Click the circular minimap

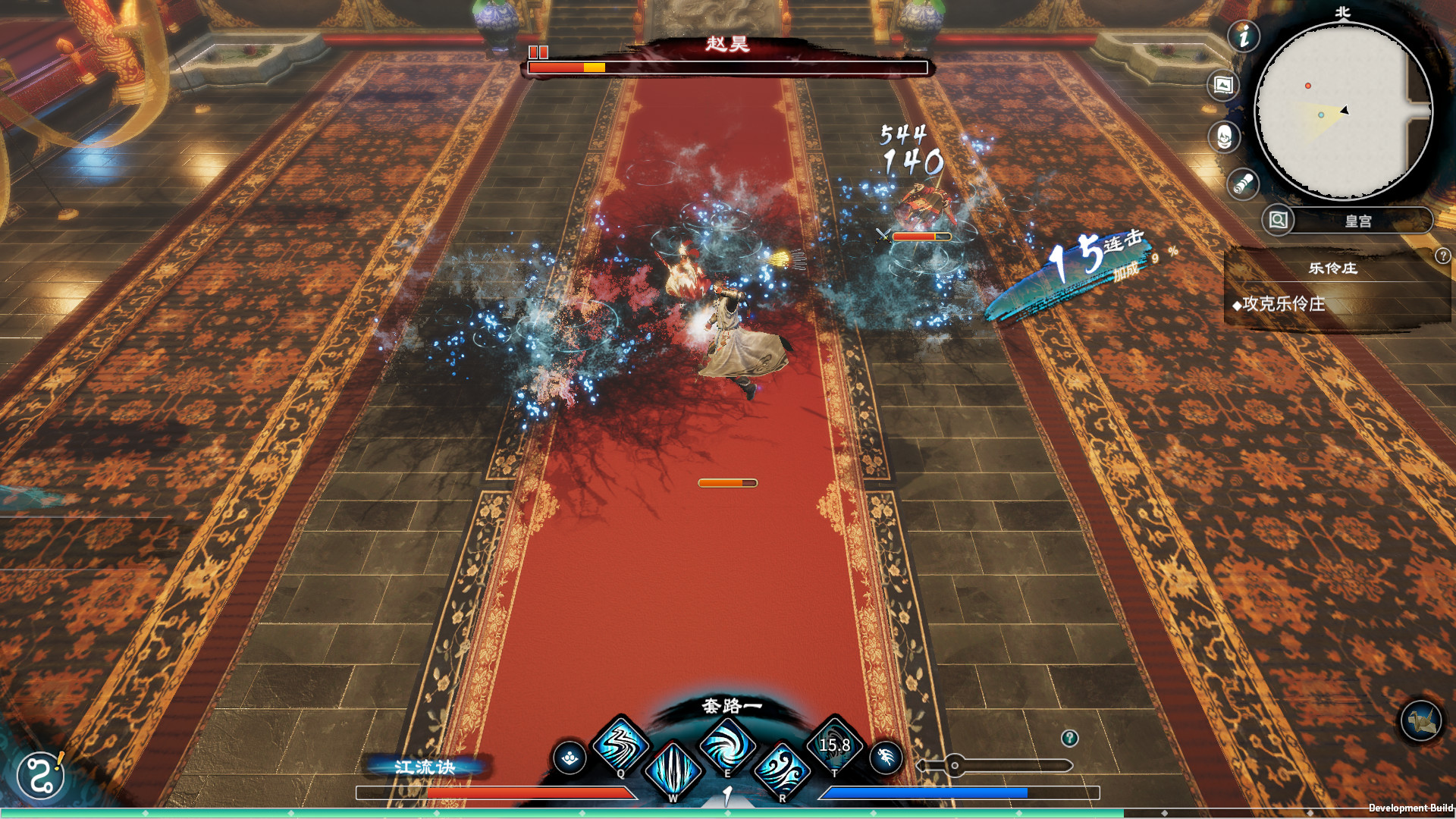tap(1342, 111)
